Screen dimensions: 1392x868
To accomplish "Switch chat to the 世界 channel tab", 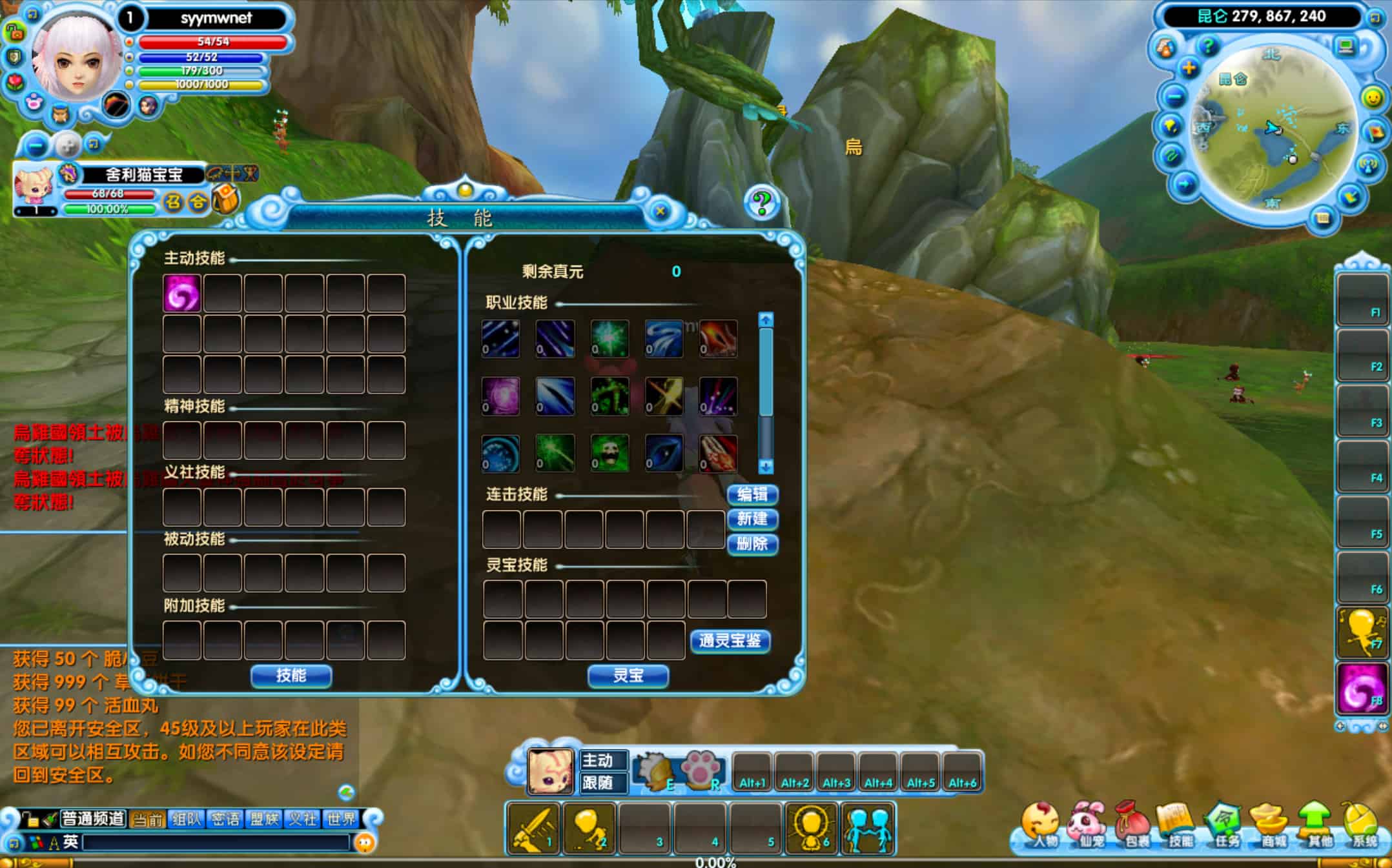I will [342, 819].
